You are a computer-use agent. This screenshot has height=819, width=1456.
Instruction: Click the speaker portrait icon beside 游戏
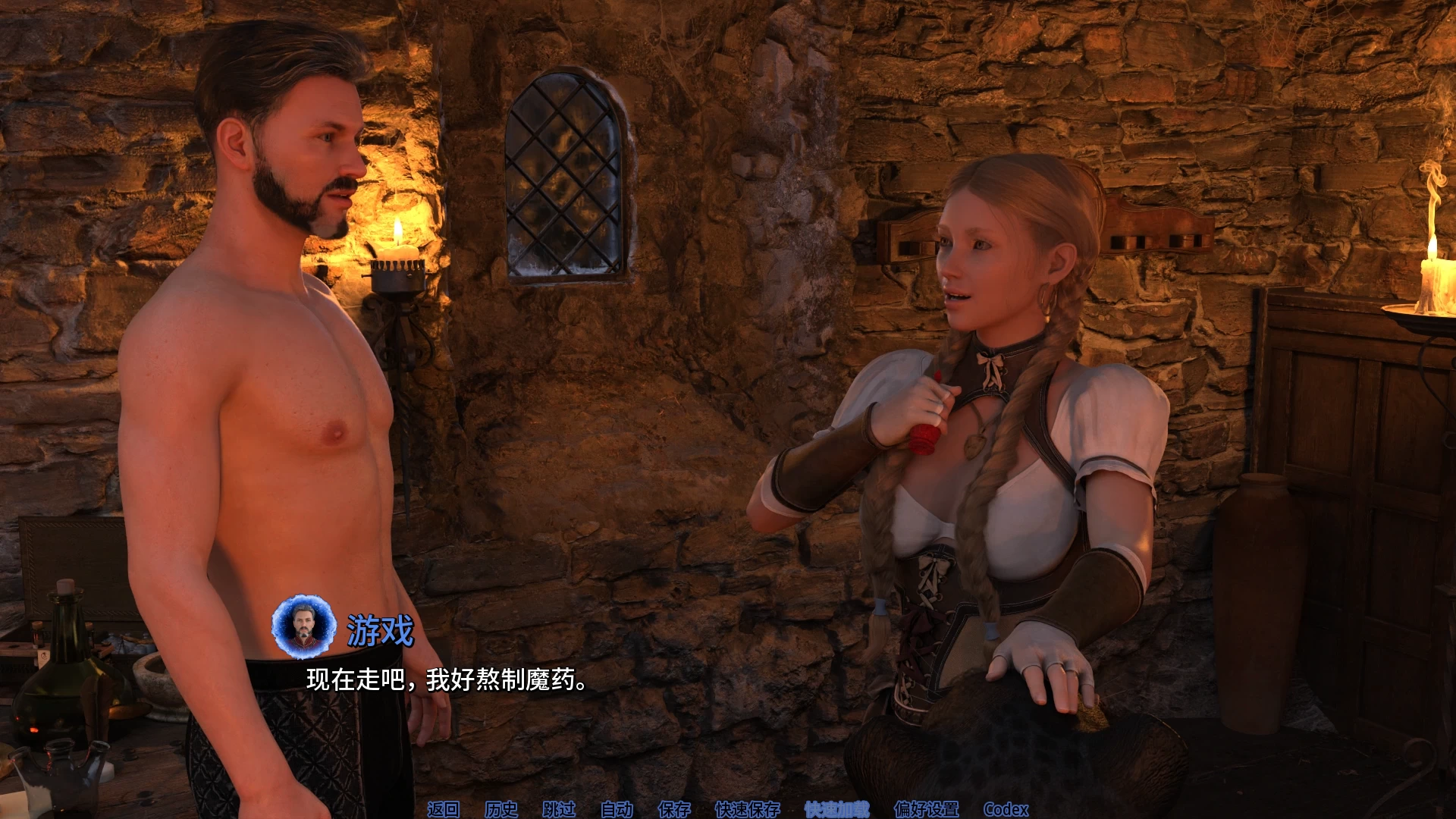point(304,626)
